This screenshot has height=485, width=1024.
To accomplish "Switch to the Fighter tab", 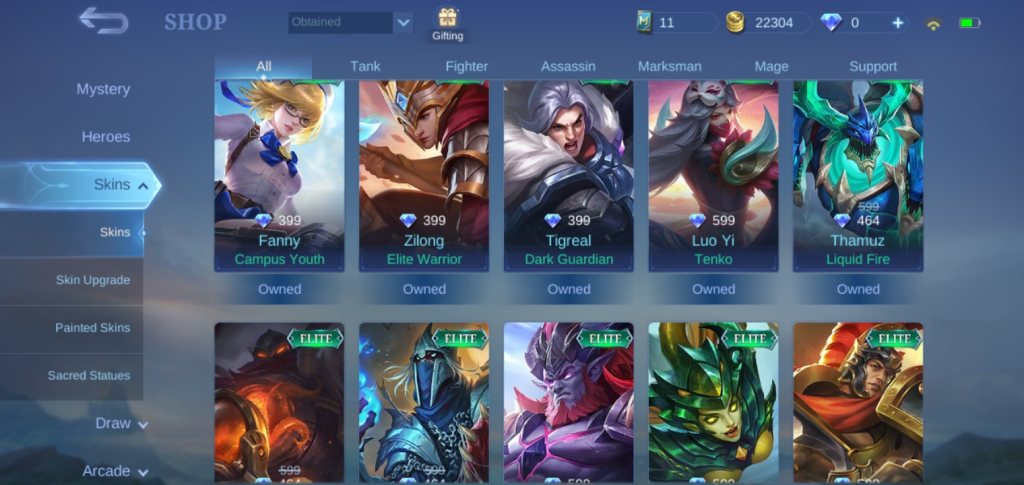I will click(x=466, y=67).
